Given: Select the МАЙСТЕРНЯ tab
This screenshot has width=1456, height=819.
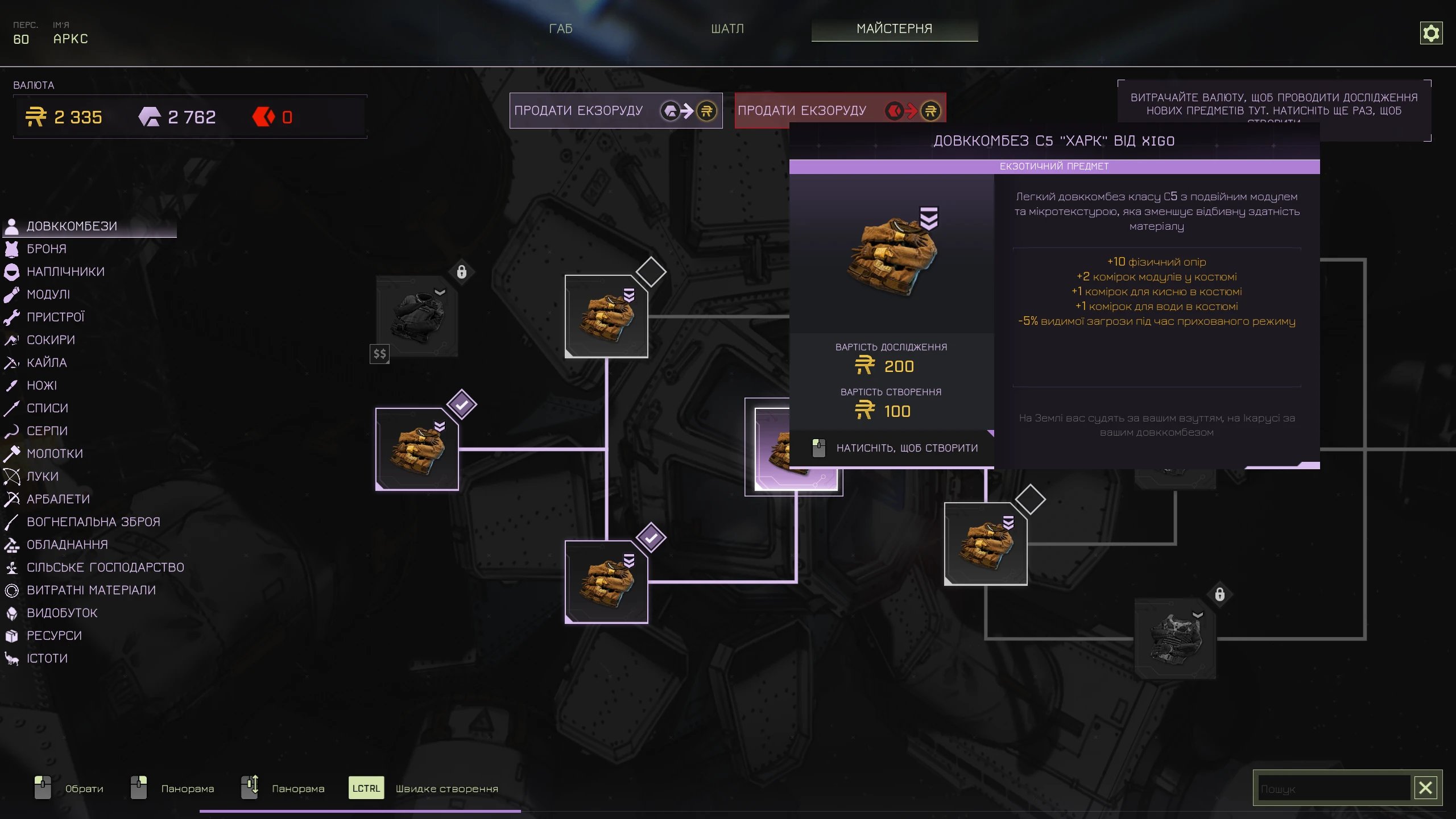Looking at the screenshot, I should [894, 28].
